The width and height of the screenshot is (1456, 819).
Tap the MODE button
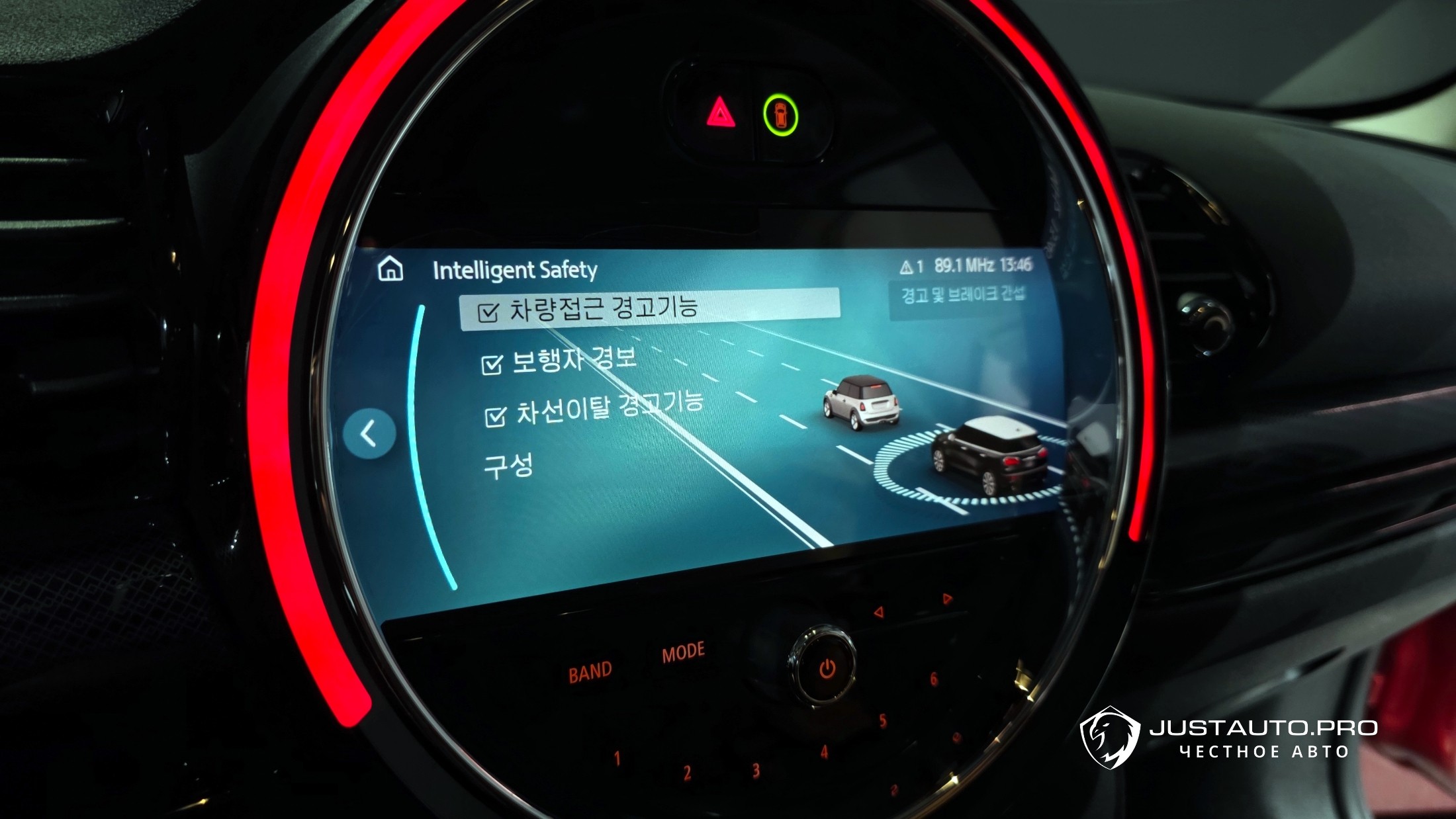click(683, 654)
